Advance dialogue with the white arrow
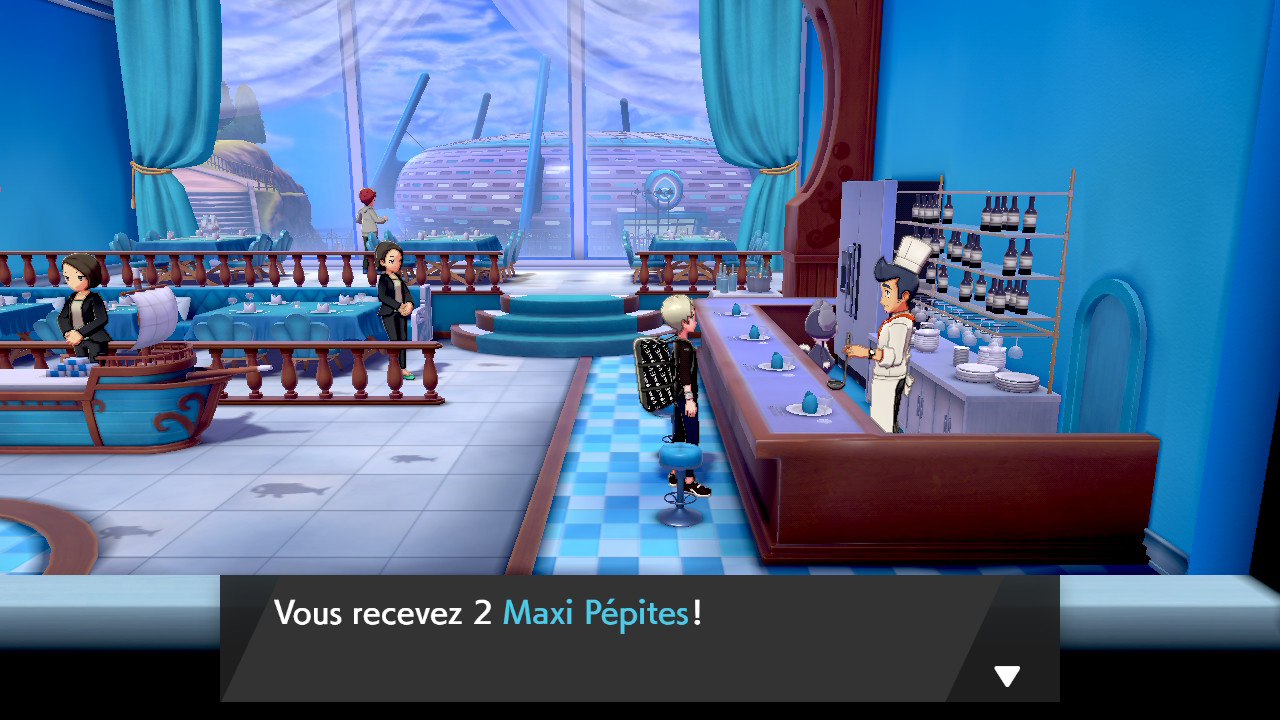The height and width of the screenshot is (720, 1280). tap(1006, 676)
